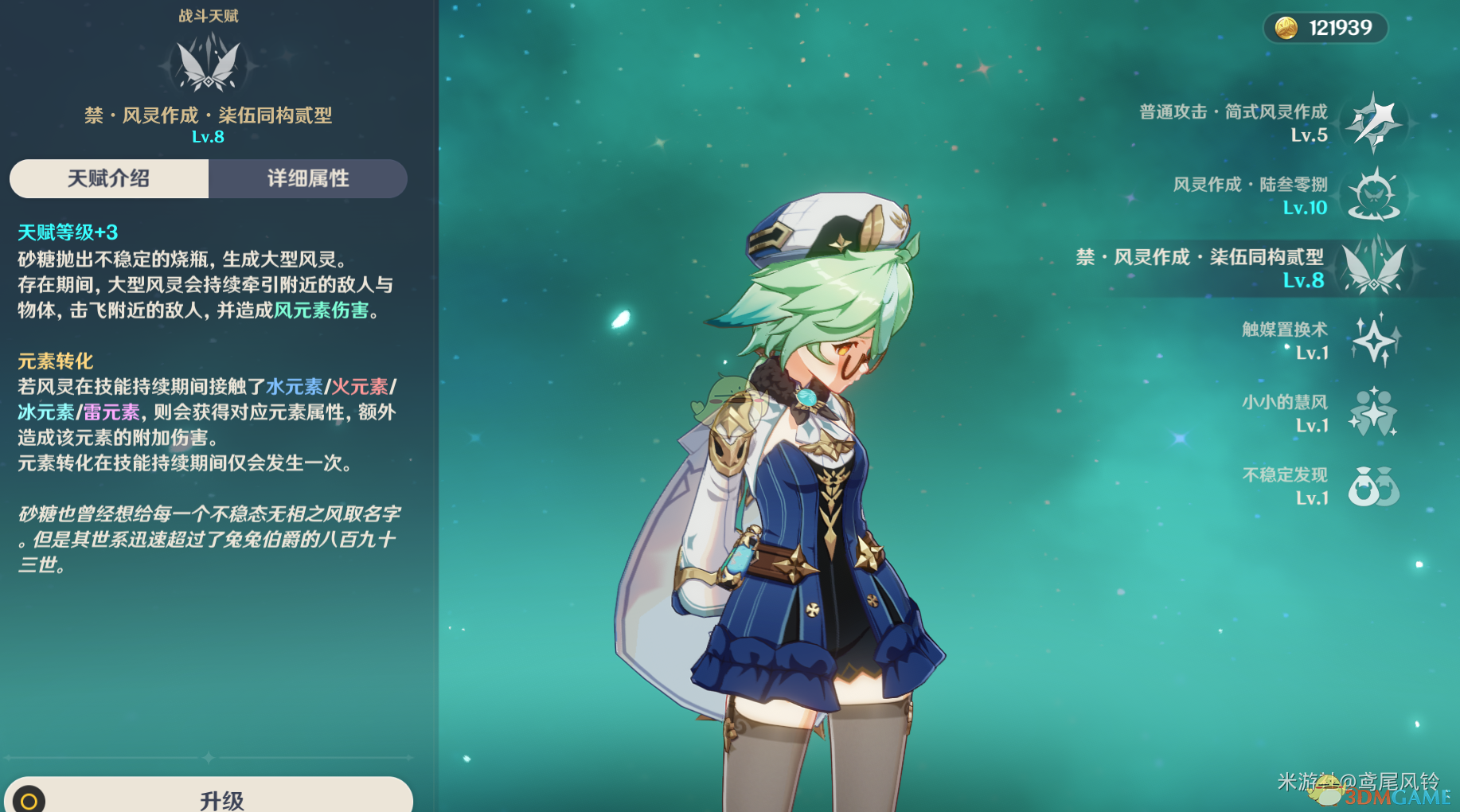View the 触媒置换术 passive talent
The width and height of the screenshot is (1460, 812).
(x=1373, y=341)
